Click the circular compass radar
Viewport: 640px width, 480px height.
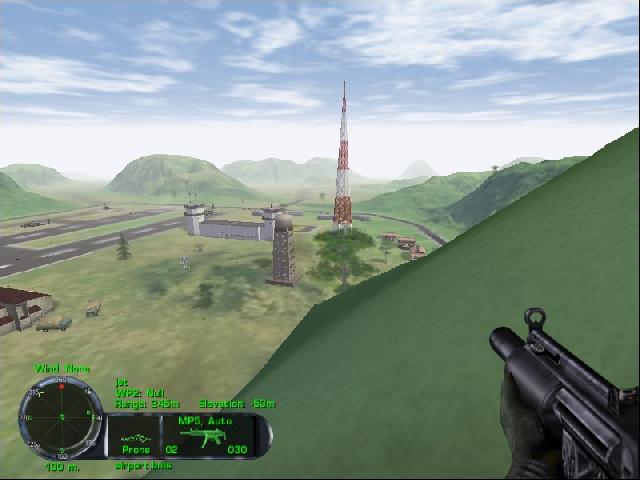(x=61, y=417)
